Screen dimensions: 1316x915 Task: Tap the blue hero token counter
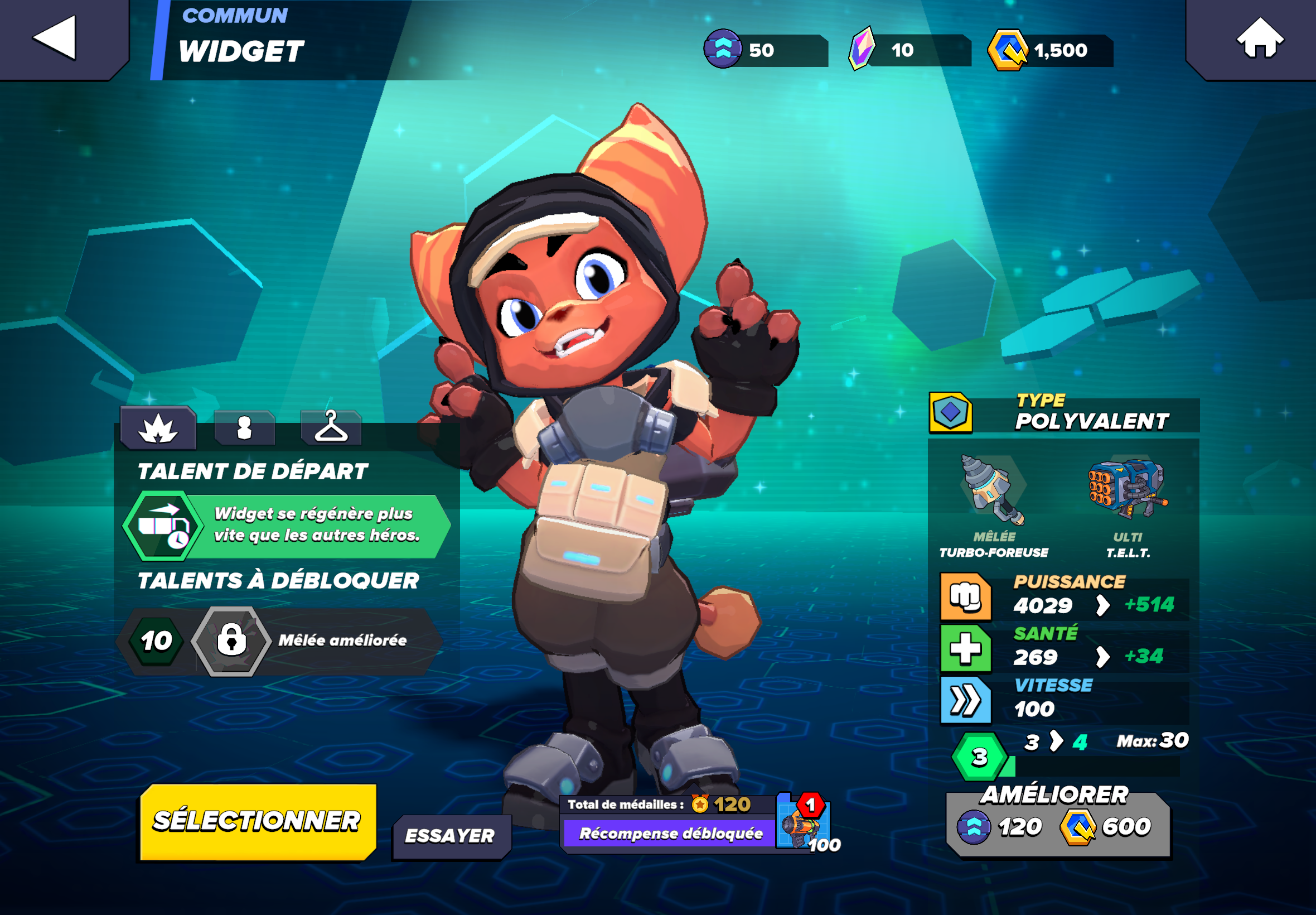tap(765, 50)
